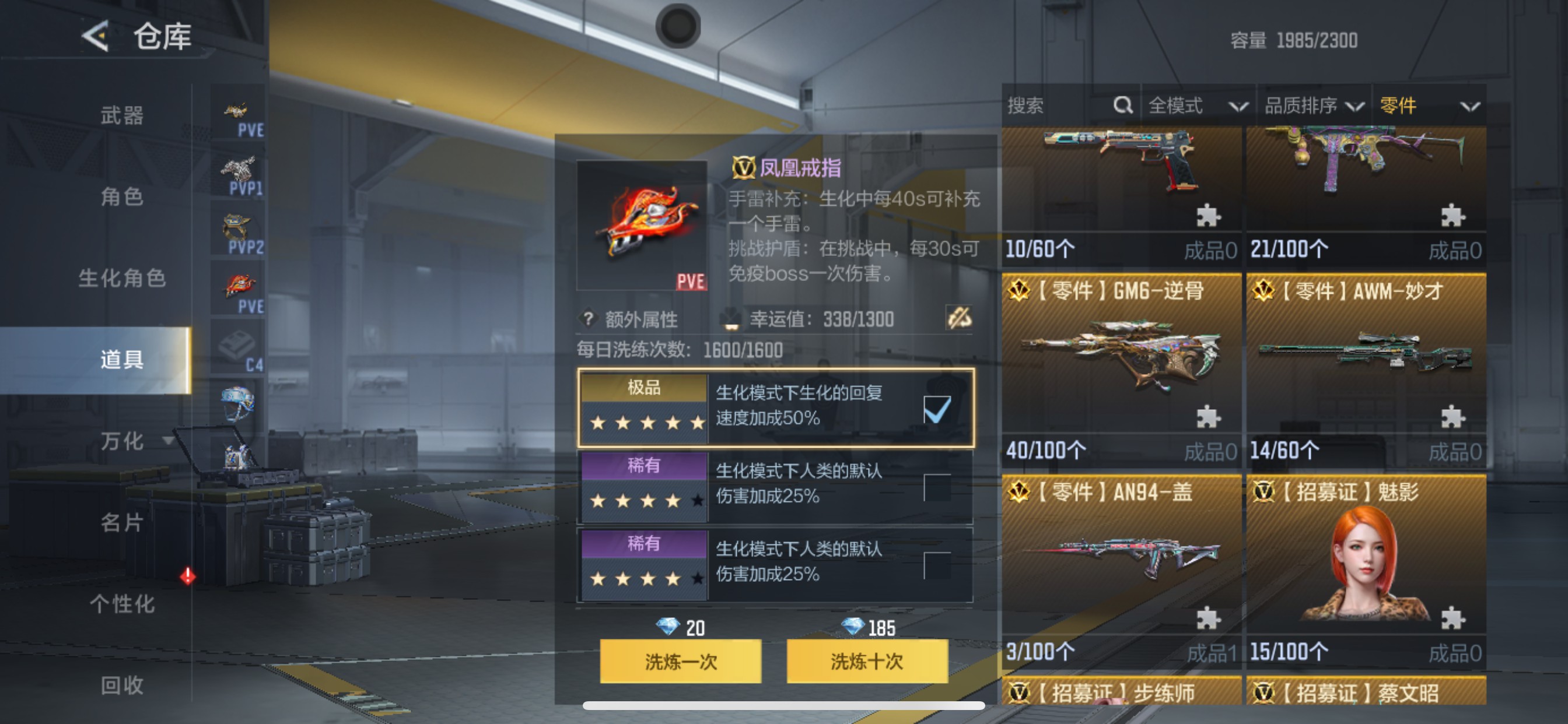Expand the 品质排序 sorting dropdown
Viewport: 1568px width, 724px height.
click(x=1315, y=106)
